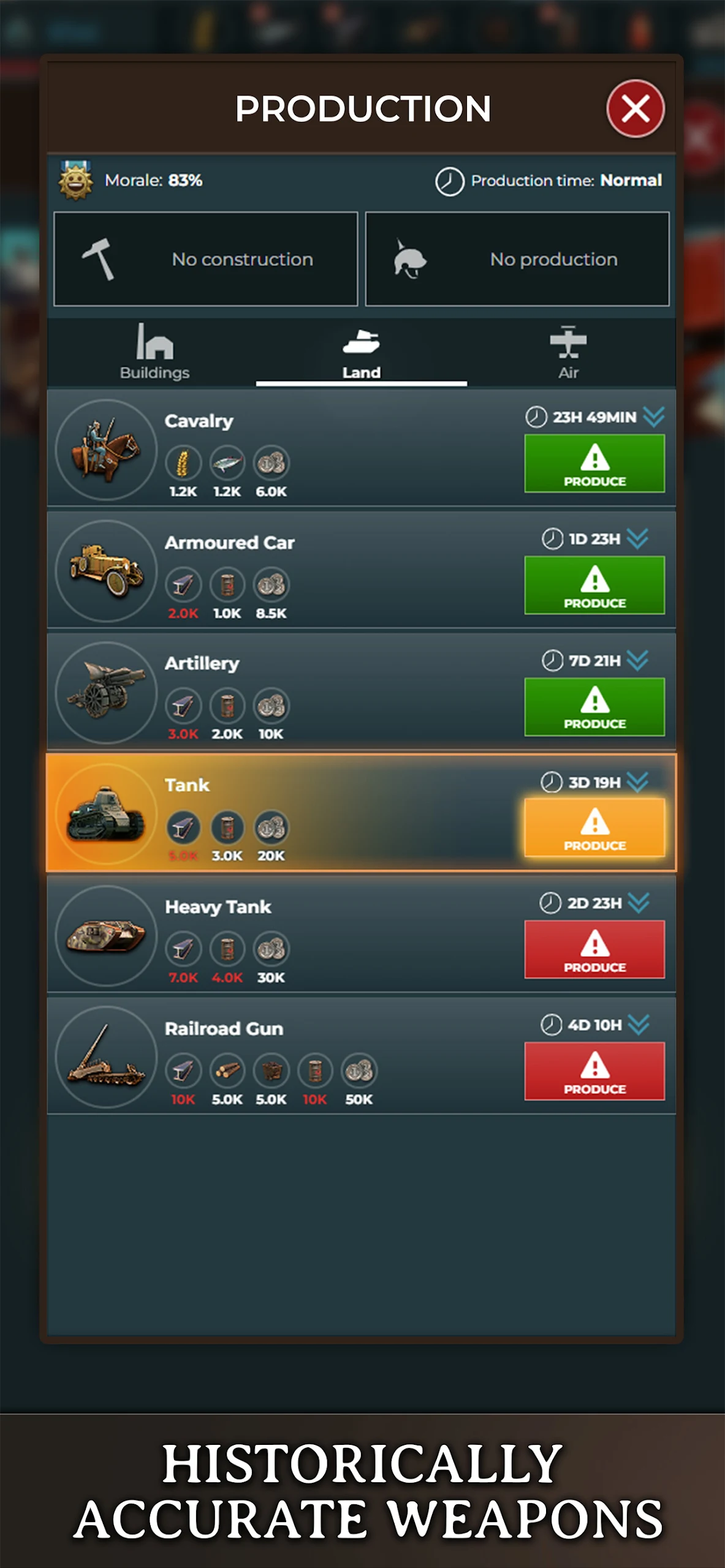Close the Production window
The height and width of the screenshot is (1568, 725).
coord(635,109)
